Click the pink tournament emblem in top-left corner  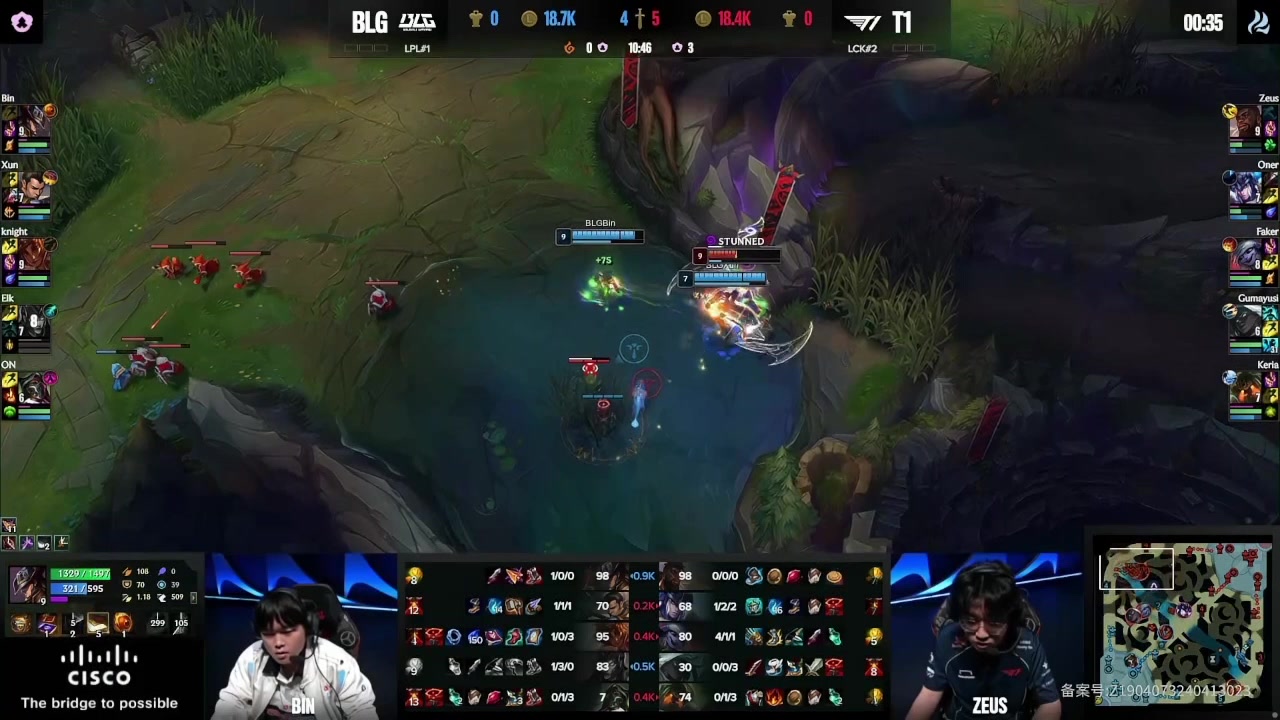22,22
